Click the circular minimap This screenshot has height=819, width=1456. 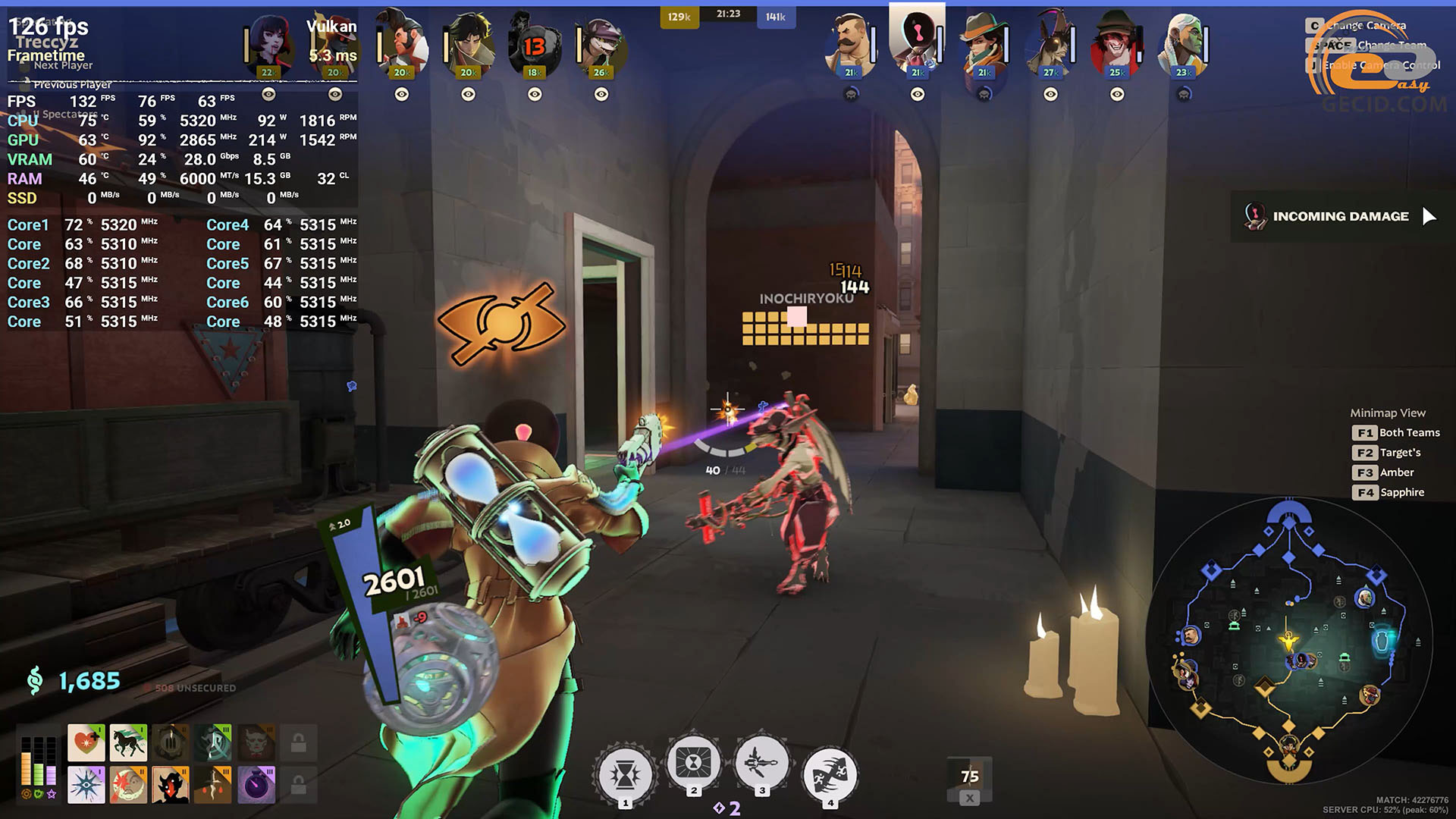pos(1289,641)
